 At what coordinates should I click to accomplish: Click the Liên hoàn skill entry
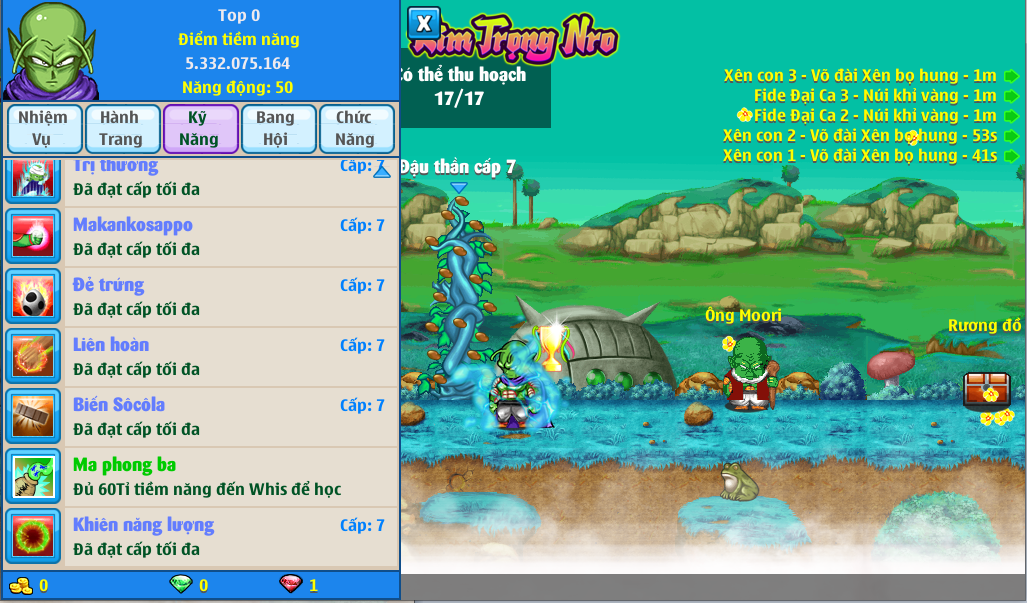click(200, 357)
